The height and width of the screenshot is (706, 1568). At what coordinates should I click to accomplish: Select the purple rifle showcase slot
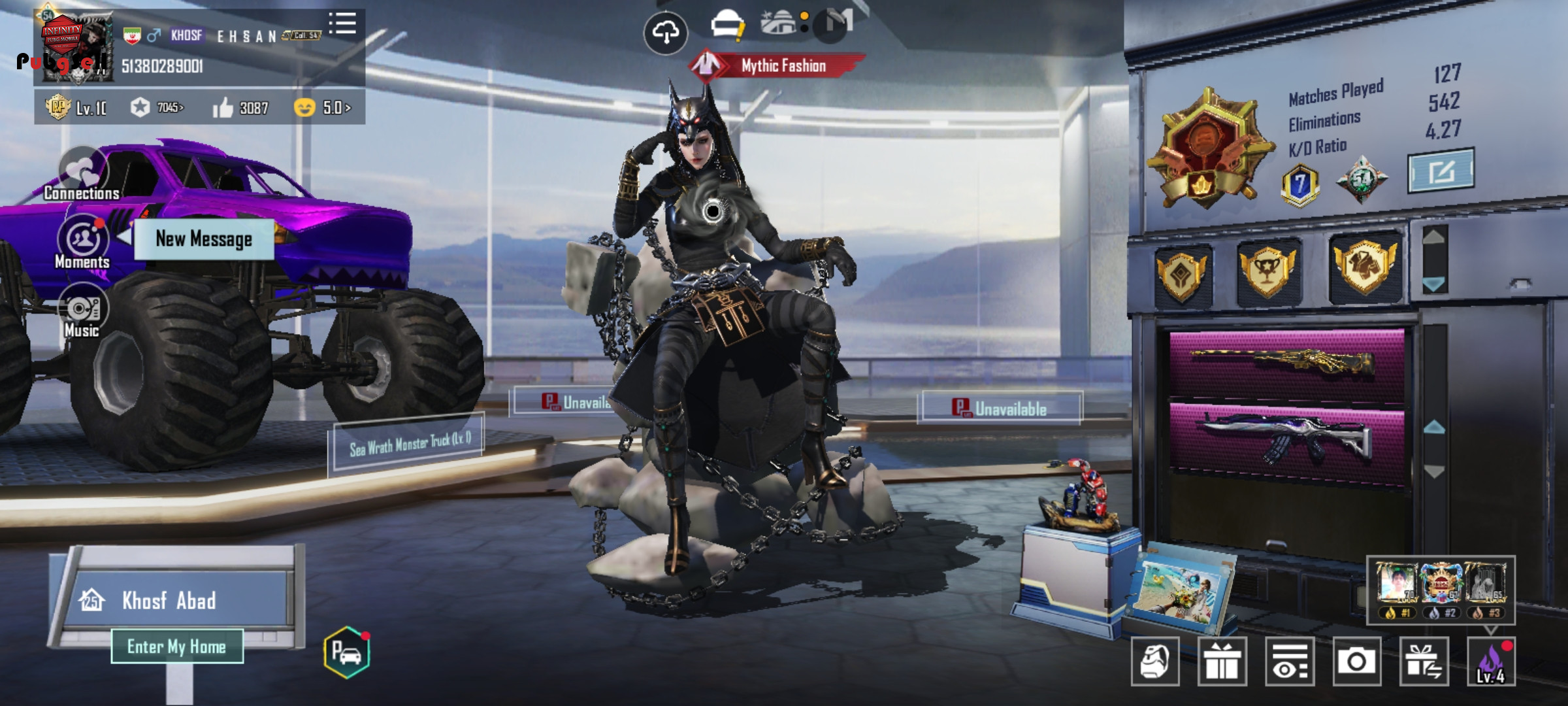click(1286, 437)
